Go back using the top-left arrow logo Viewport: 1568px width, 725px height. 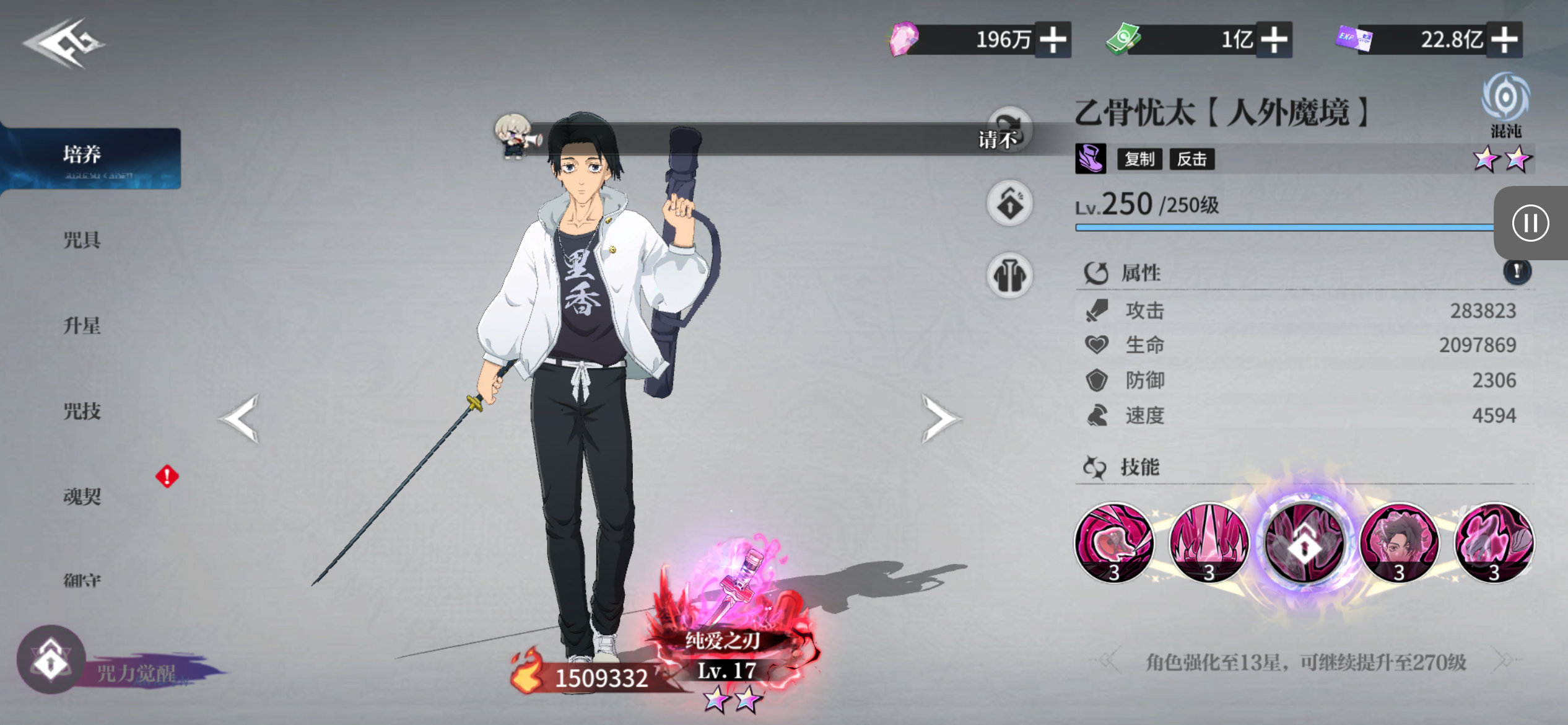(64, 42)
